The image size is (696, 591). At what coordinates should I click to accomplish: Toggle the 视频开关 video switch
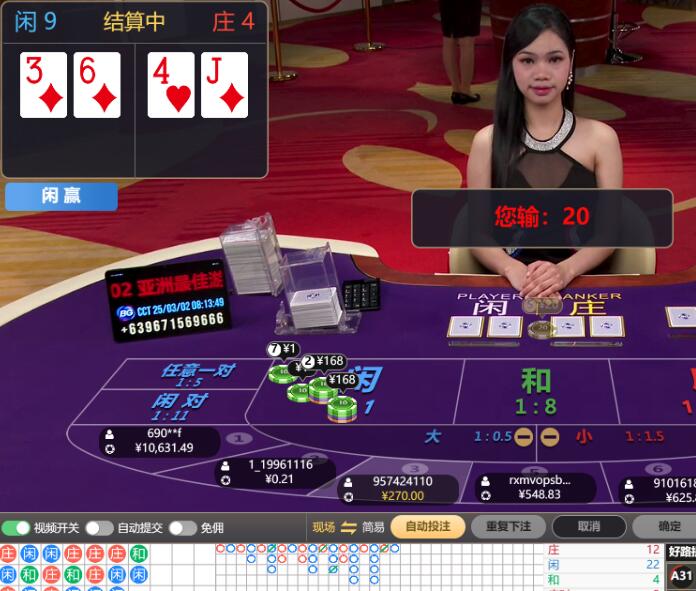click(16, 528)
